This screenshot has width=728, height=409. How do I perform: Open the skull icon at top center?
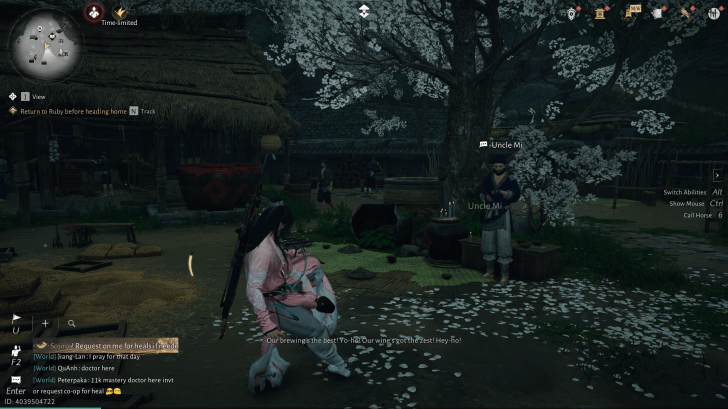pos(363,11)
